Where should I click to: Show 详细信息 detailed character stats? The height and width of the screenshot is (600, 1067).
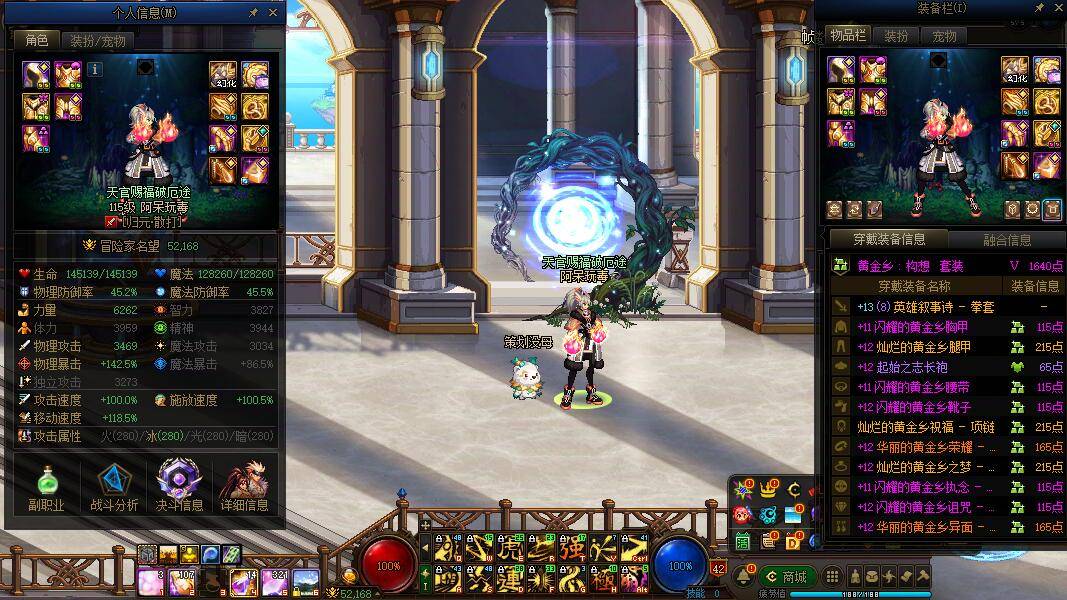point(245,487)
